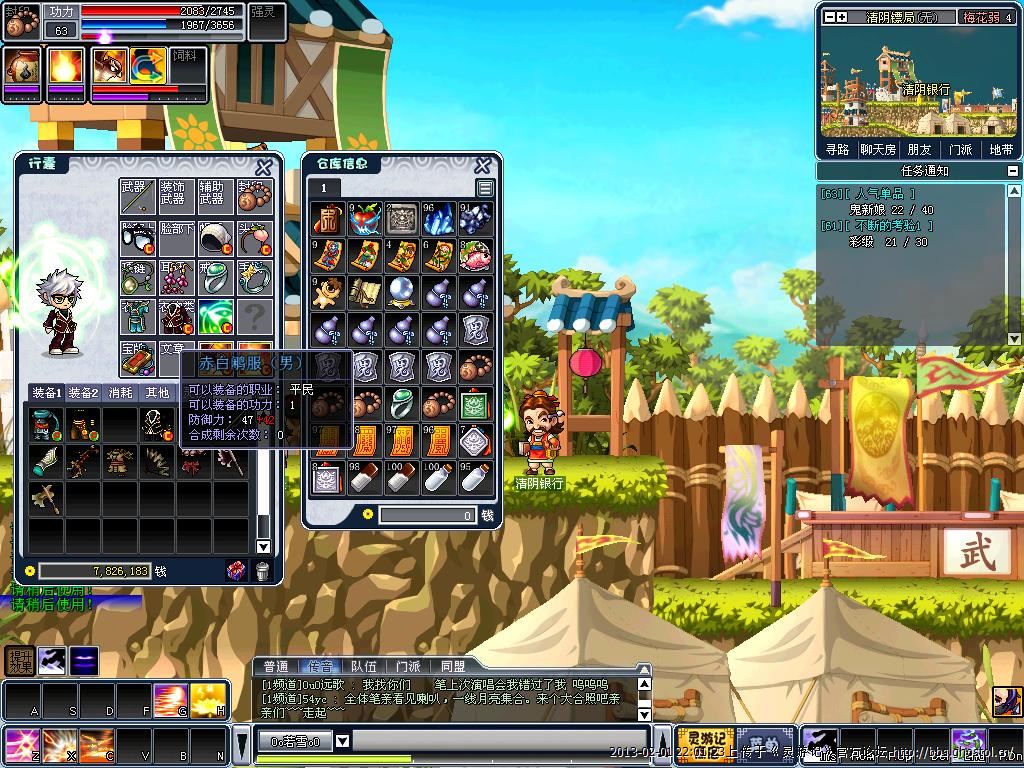This screenshot has width=1024, height=768.
Task: Collapse the 任务通知 quest tracker
Action: pos(1015,171)
